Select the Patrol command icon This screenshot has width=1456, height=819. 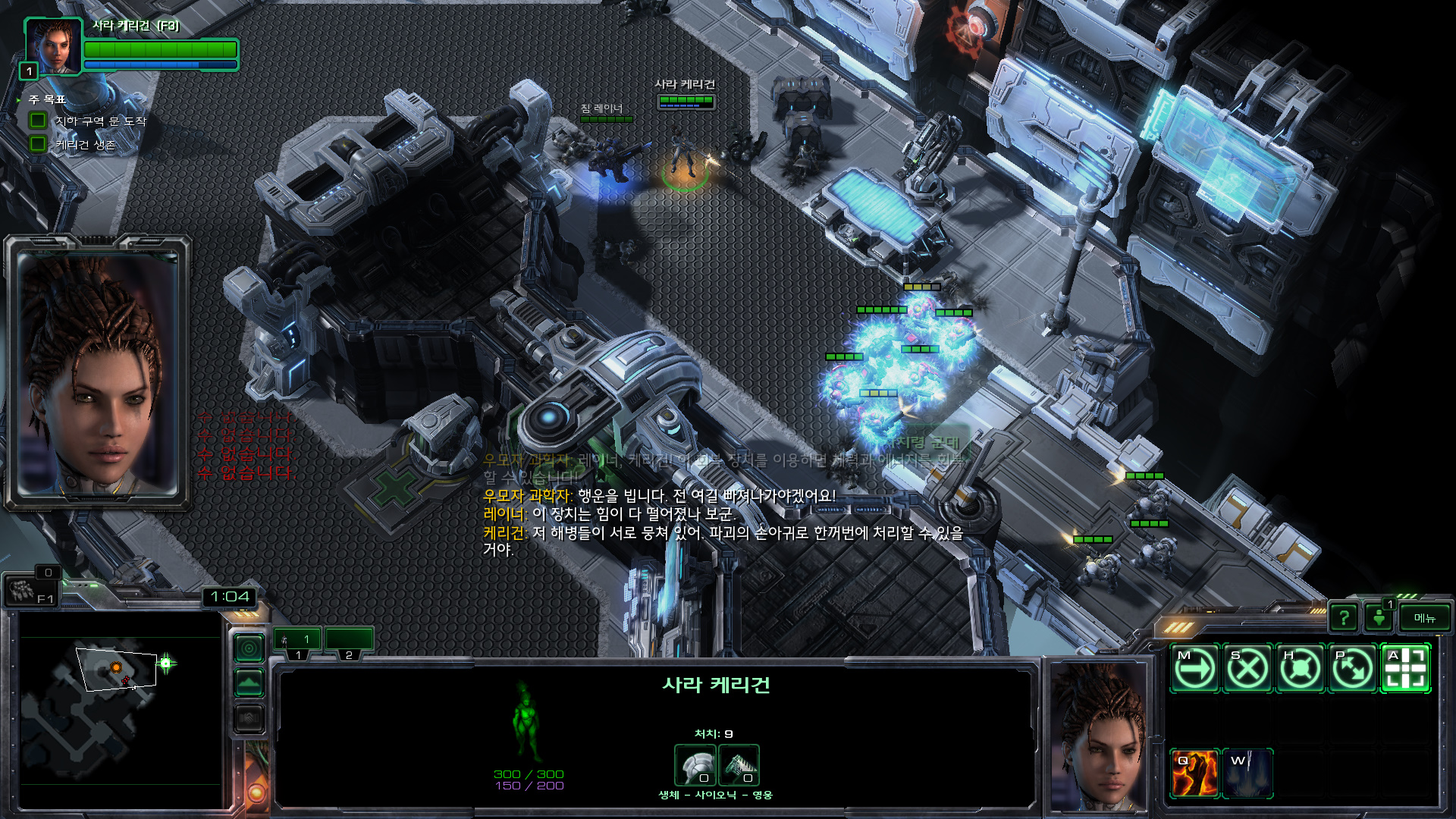click(x=1353, y=669)
